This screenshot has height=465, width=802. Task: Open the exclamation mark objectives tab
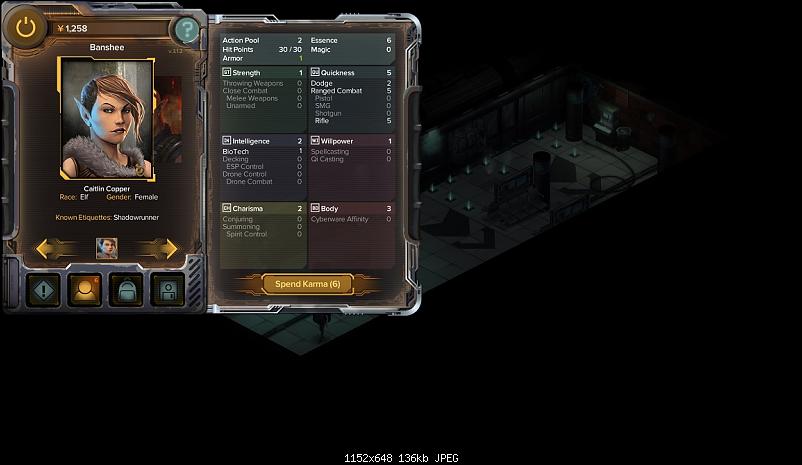coord(43,291)
